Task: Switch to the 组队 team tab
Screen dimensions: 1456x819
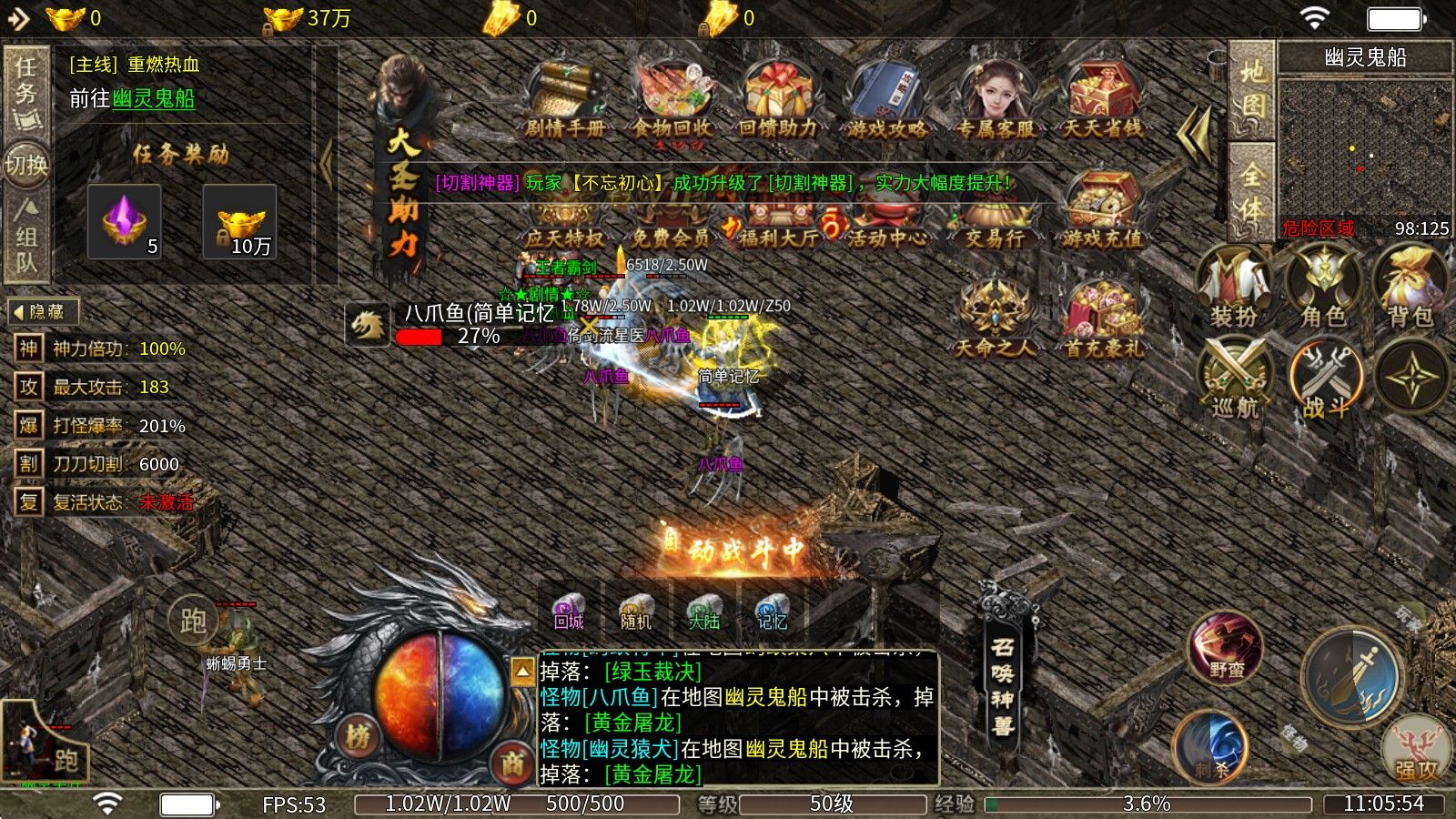Action: (x=26, y=237)
